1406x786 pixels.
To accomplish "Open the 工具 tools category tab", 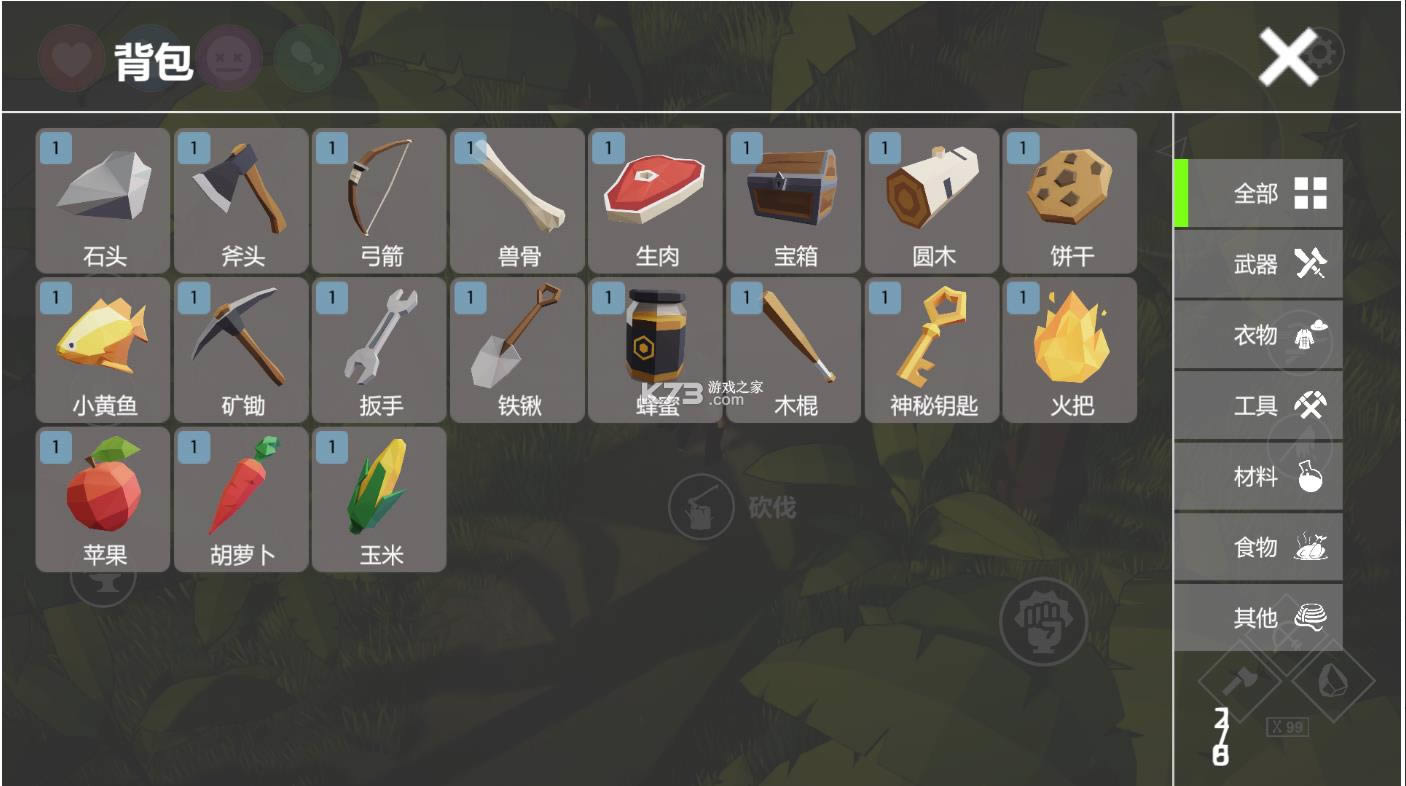I will pyautogui.click(x=1258, y=405).
